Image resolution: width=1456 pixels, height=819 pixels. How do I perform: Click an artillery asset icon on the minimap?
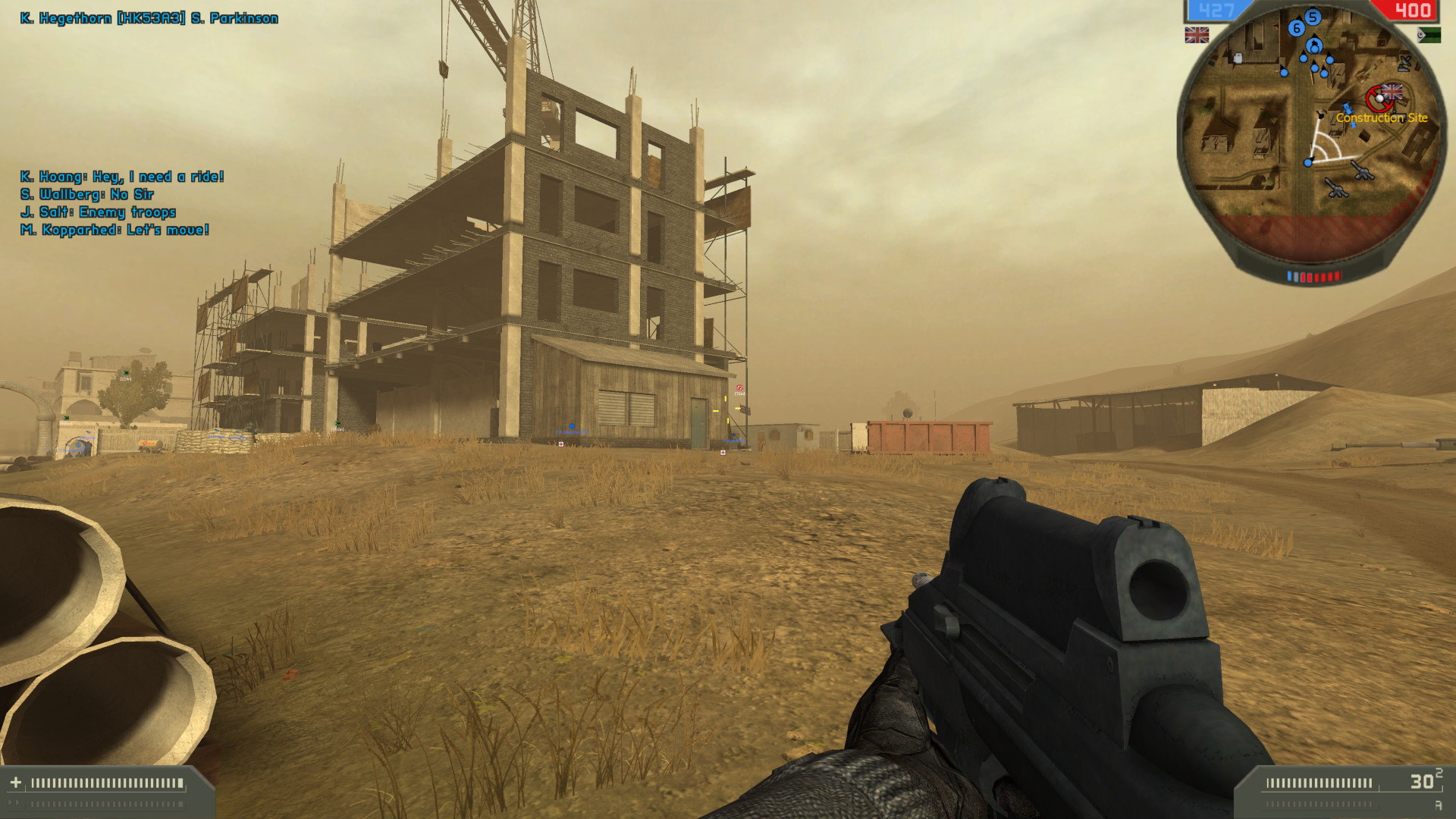(x=1362, y=171)
